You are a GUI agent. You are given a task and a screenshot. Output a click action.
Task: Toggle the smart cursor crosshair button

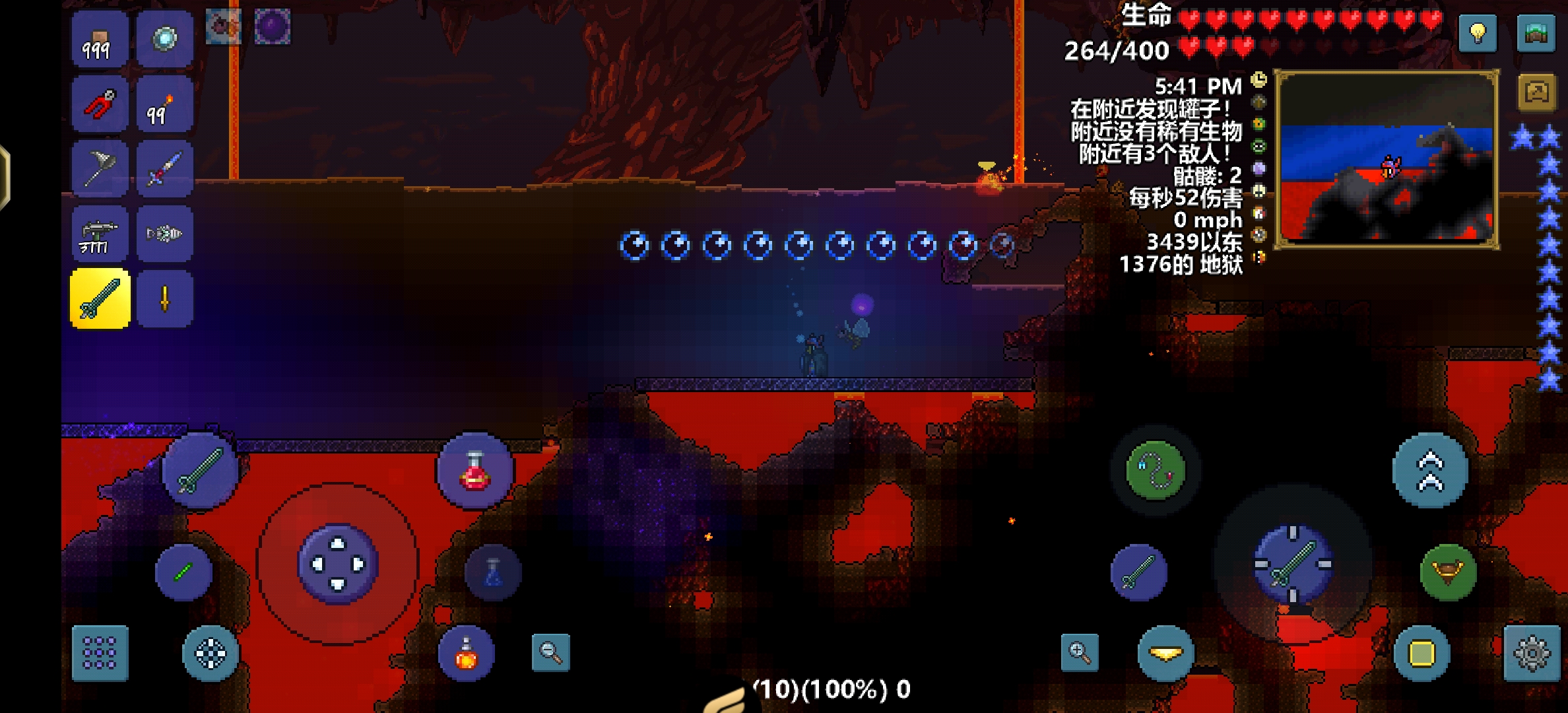pos(211,653)
